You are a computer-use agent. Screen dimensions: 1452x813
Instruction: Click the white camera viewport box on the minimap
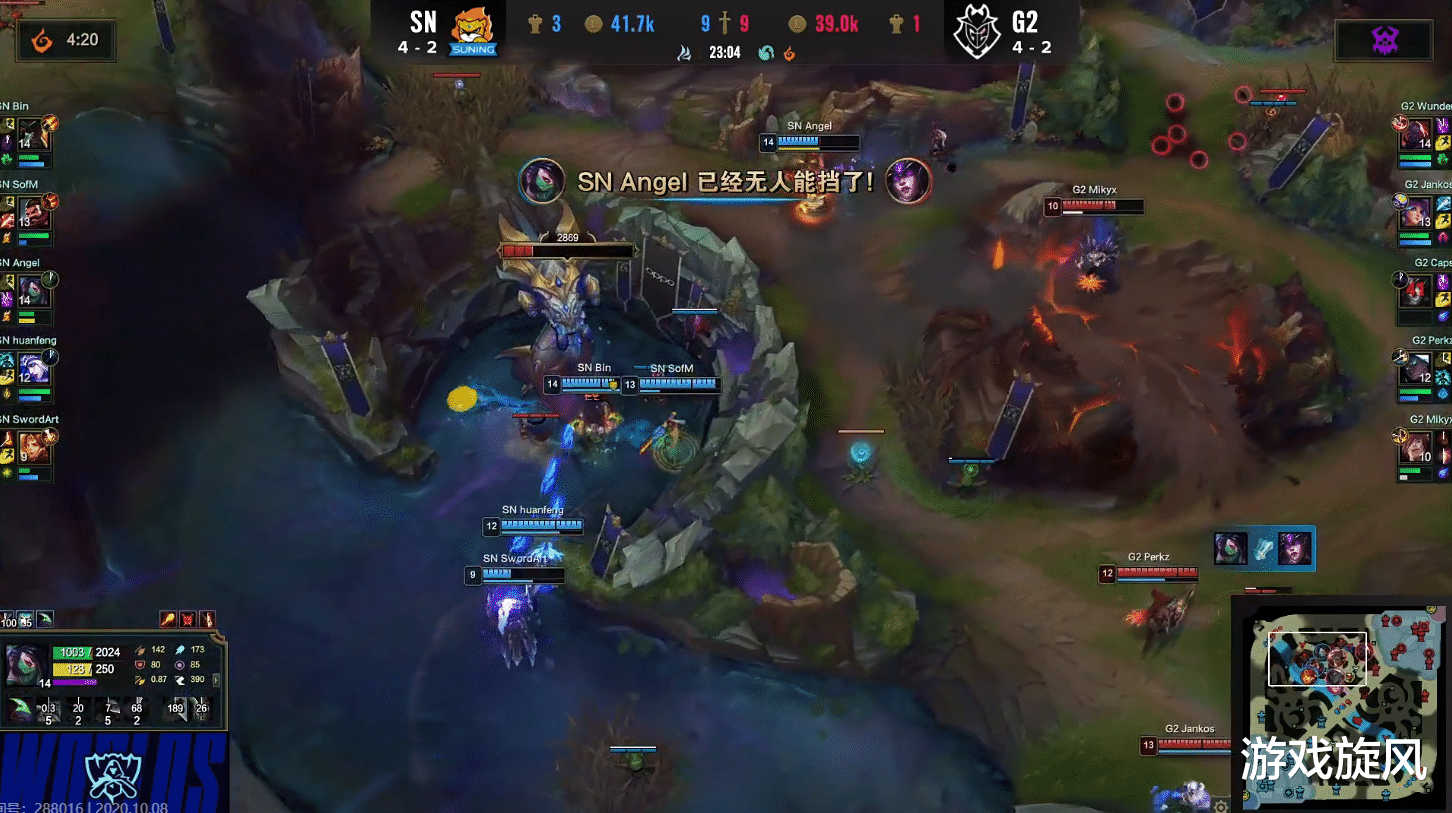[1318, 658]
